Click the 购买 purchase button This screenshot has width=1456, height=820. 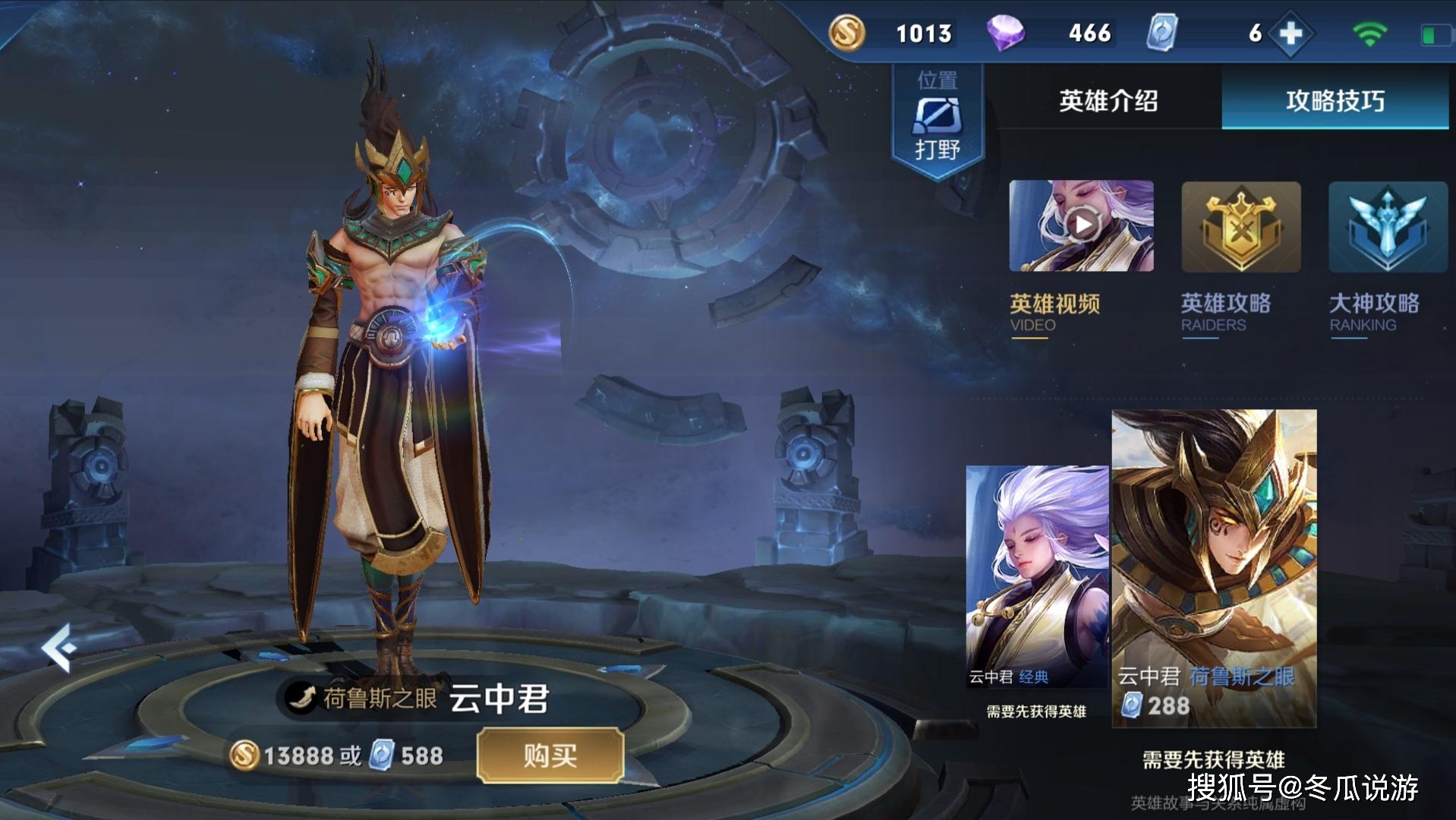pos(550,755)
